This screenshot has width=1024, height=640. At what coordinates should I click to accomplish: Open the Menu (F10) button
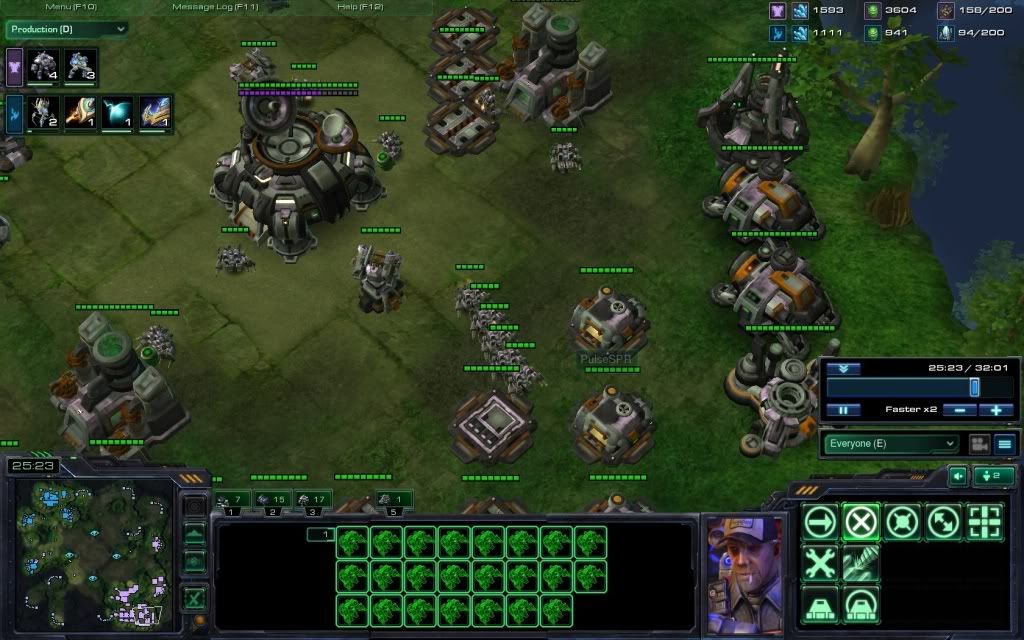(71, 7)
